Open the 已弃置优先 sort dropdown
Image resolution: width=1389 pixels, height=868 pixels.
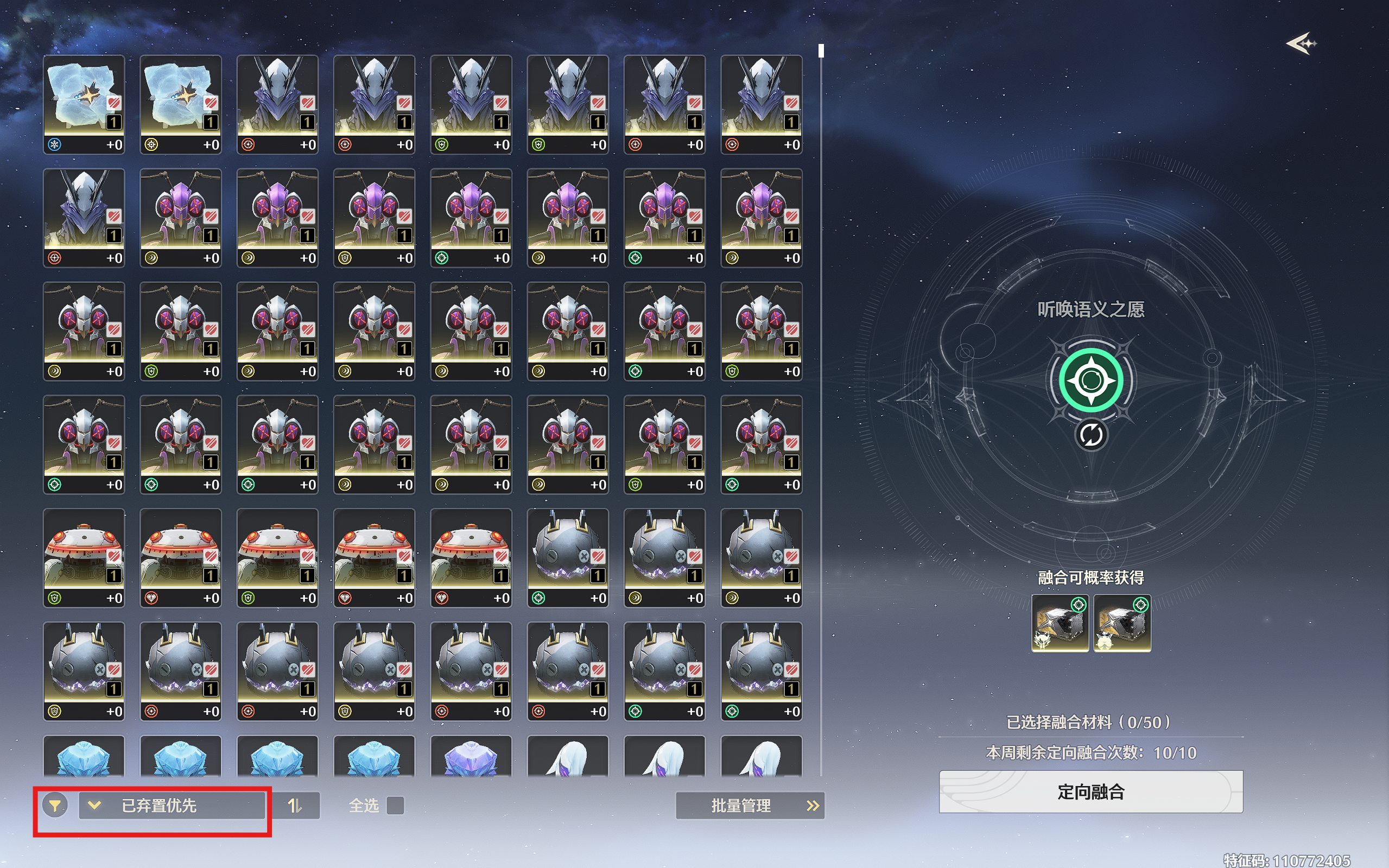[x=172, y=806]
